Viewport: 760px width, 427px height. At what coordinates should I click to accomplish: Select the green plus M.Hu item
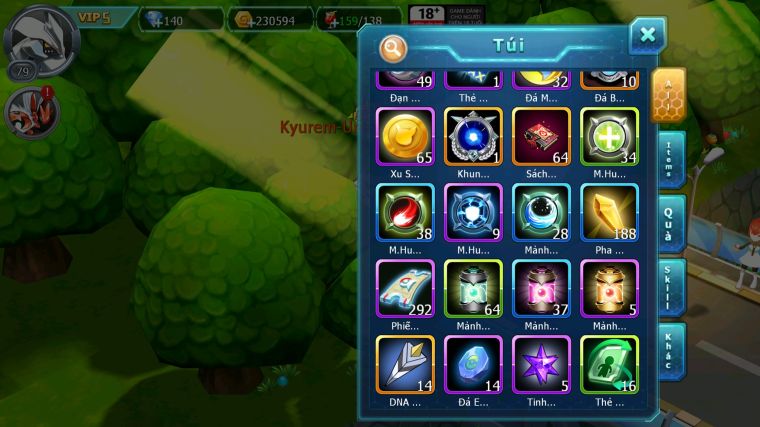click(x=609, y=136)
